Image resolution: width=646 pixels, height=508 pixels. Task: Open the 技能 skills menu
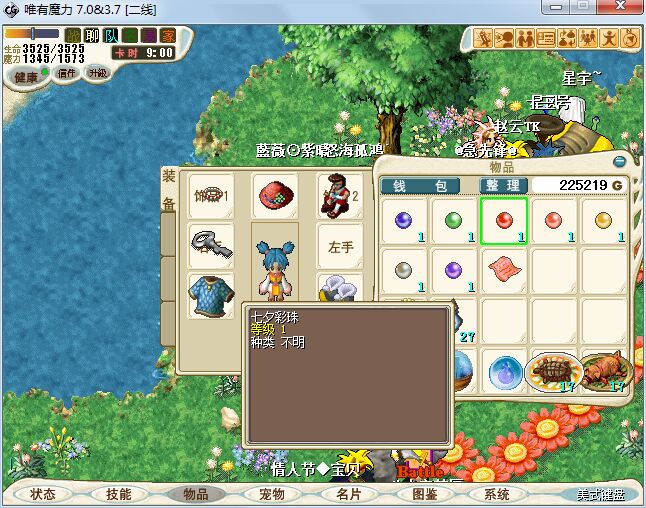119,494
